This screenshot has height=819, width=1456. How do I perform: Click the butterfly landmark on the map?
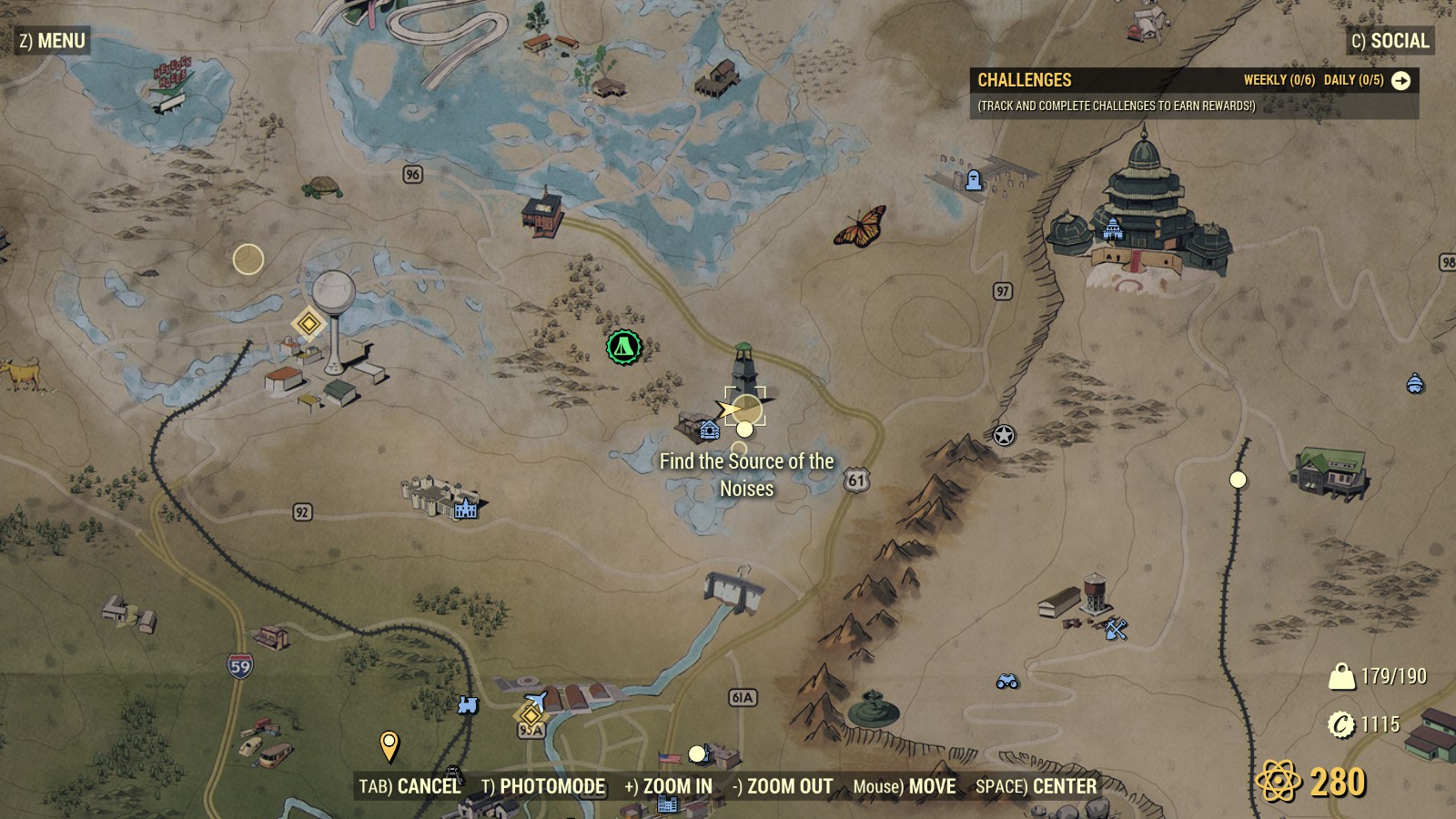point(859,227)
